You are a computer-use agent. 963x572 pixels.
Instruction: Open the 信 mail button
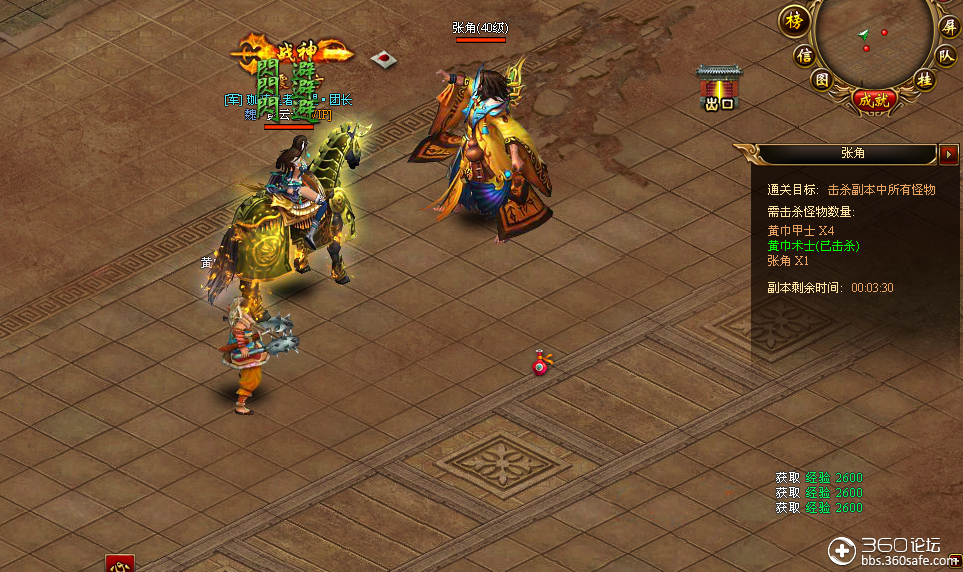[802, 55]
